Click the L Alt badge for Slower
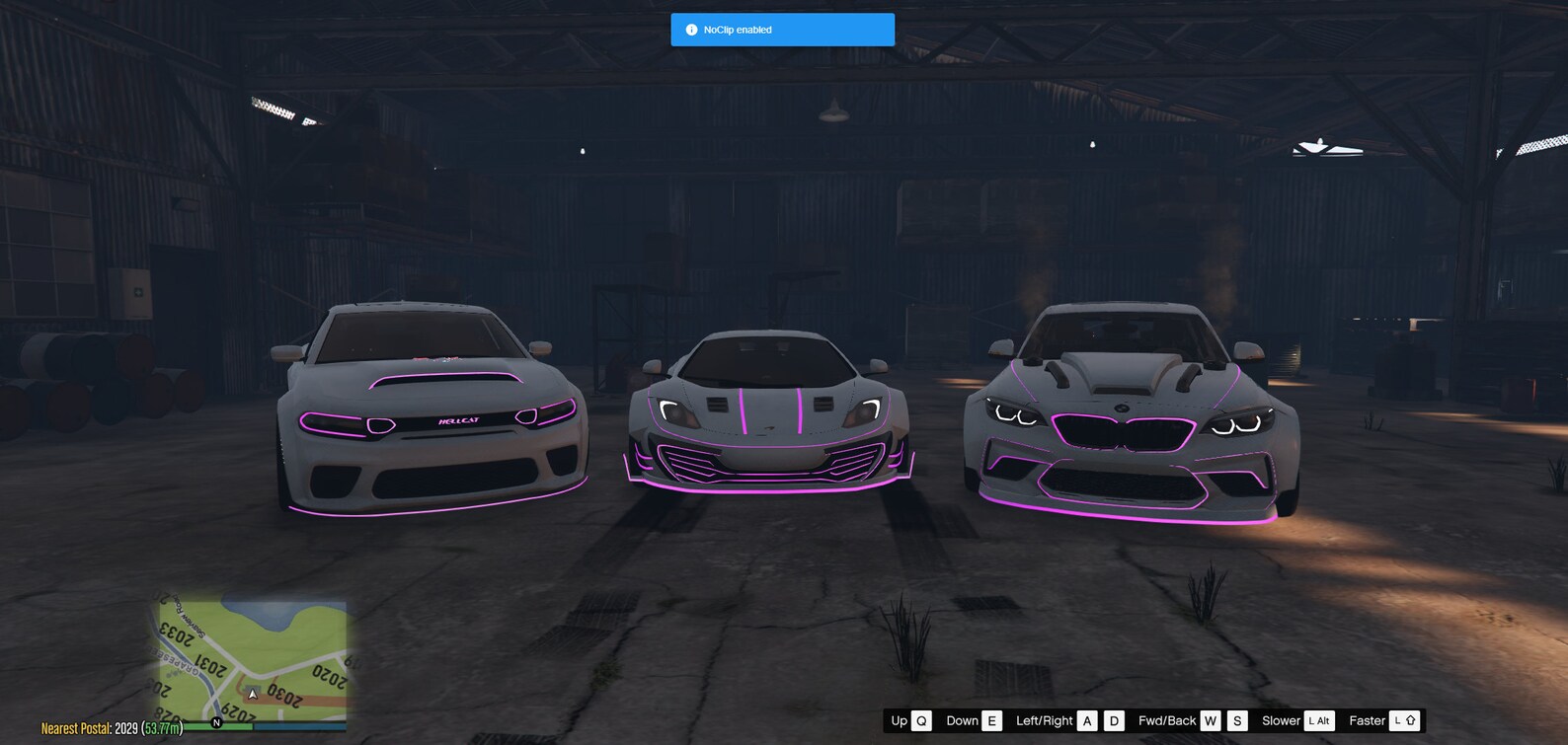The height and width of the screenshot is (745, 1568). click(x=1317, y=720)
